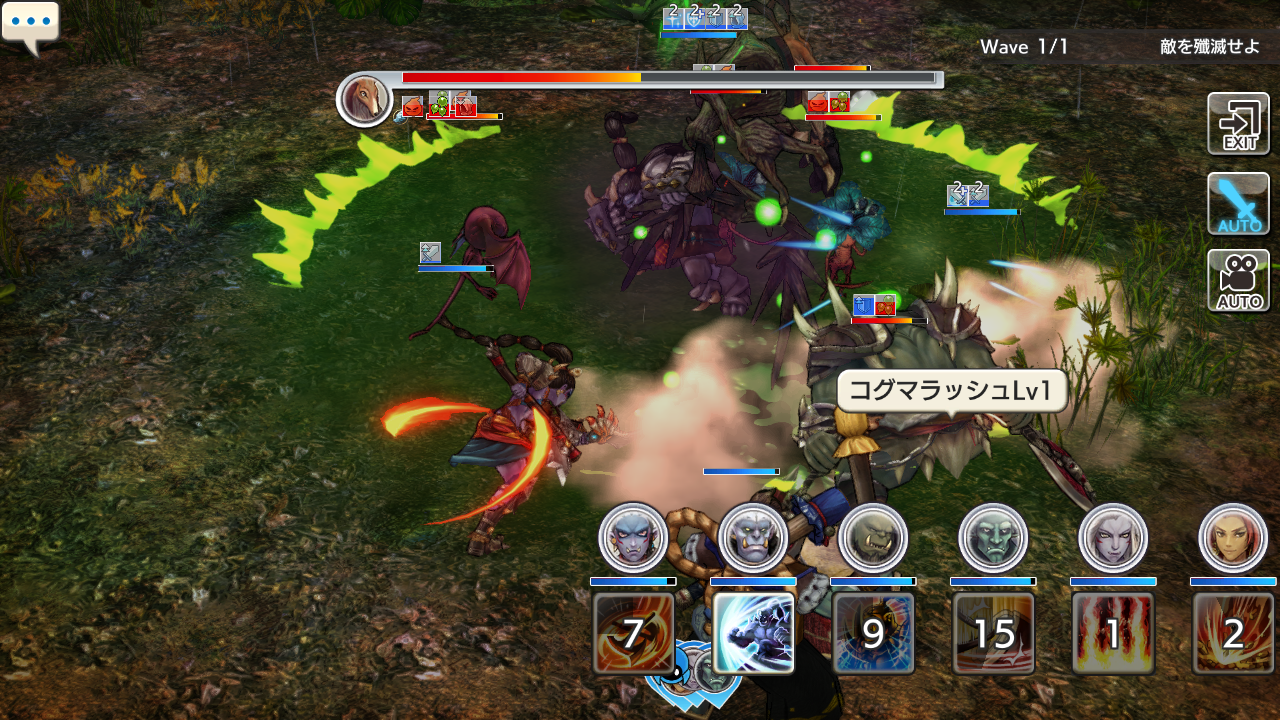Toggle the AUTO sword battle button
This screenshot has width=1280, height=720.
point(1238,203)
